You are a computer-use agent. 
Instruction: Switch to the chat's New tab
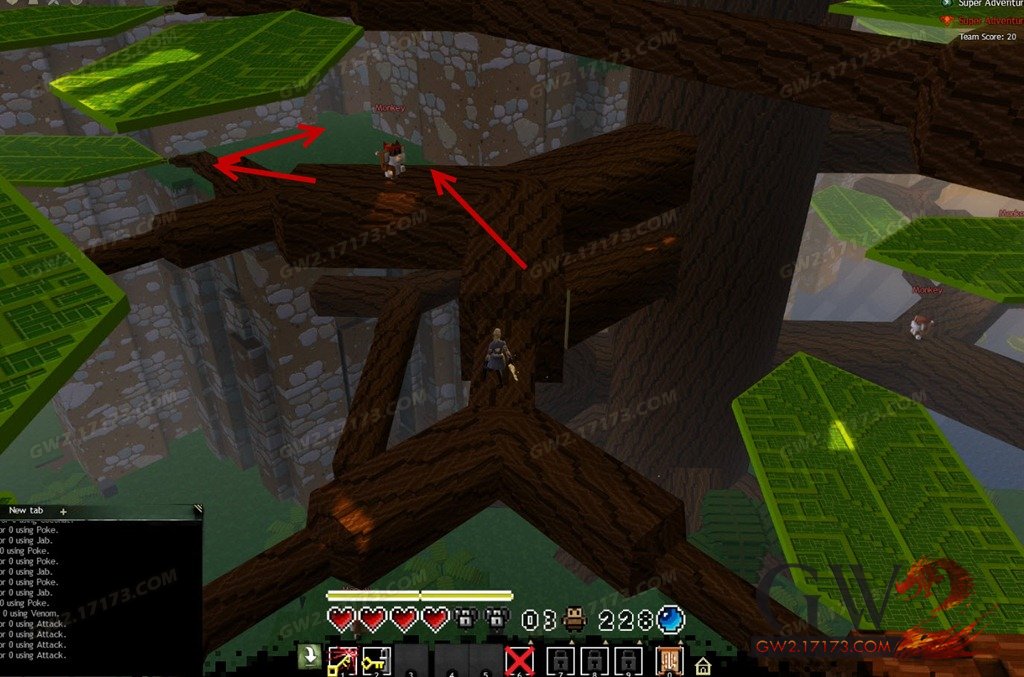pyautogui.click(x=24, y=510)
